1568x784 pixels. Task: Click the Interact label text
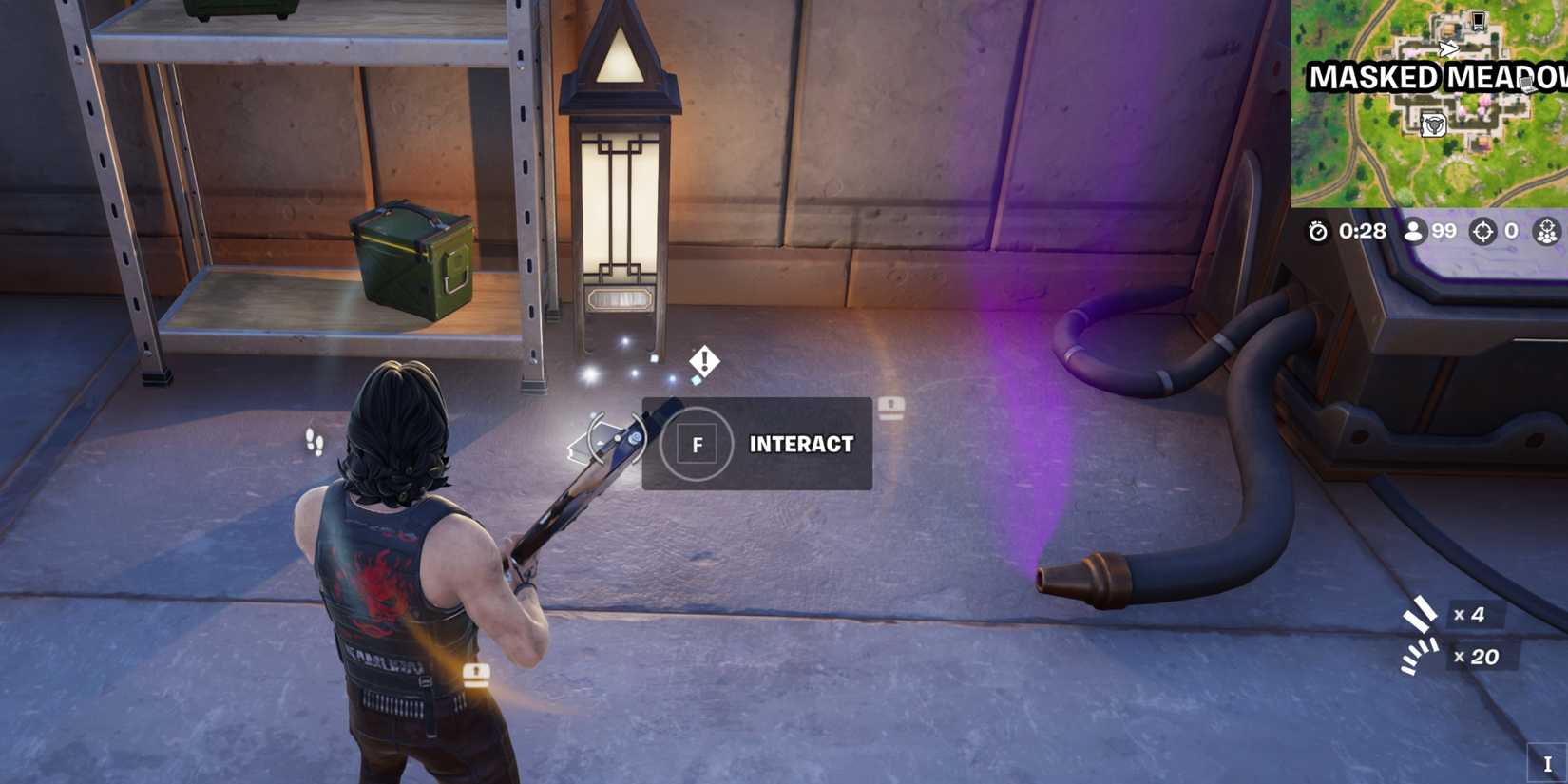click(x=801, y=445)
